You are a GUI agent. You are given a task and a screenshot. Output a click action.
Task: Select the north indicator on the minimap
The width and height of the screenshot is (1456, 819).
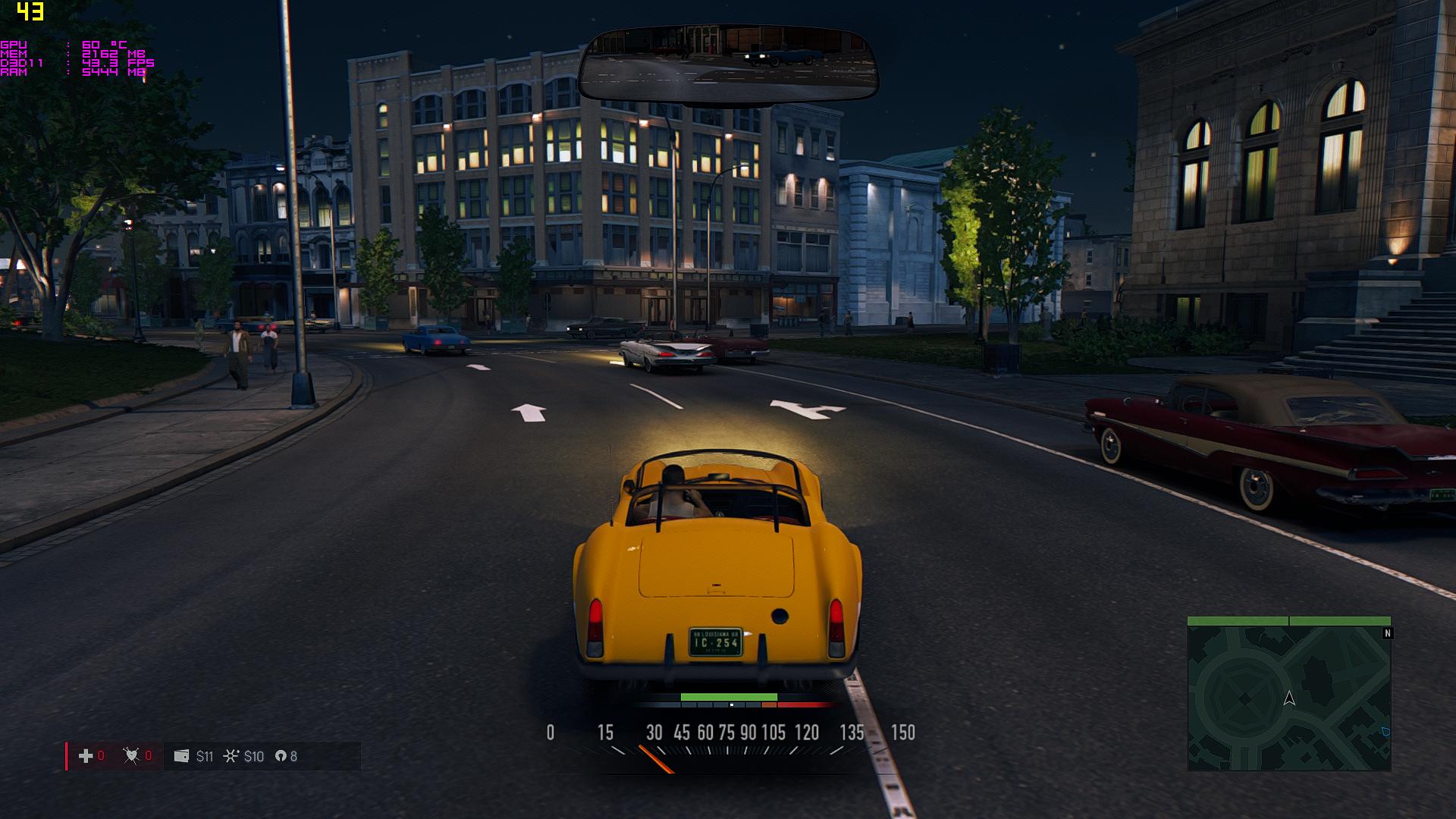tap(1388, 633)
